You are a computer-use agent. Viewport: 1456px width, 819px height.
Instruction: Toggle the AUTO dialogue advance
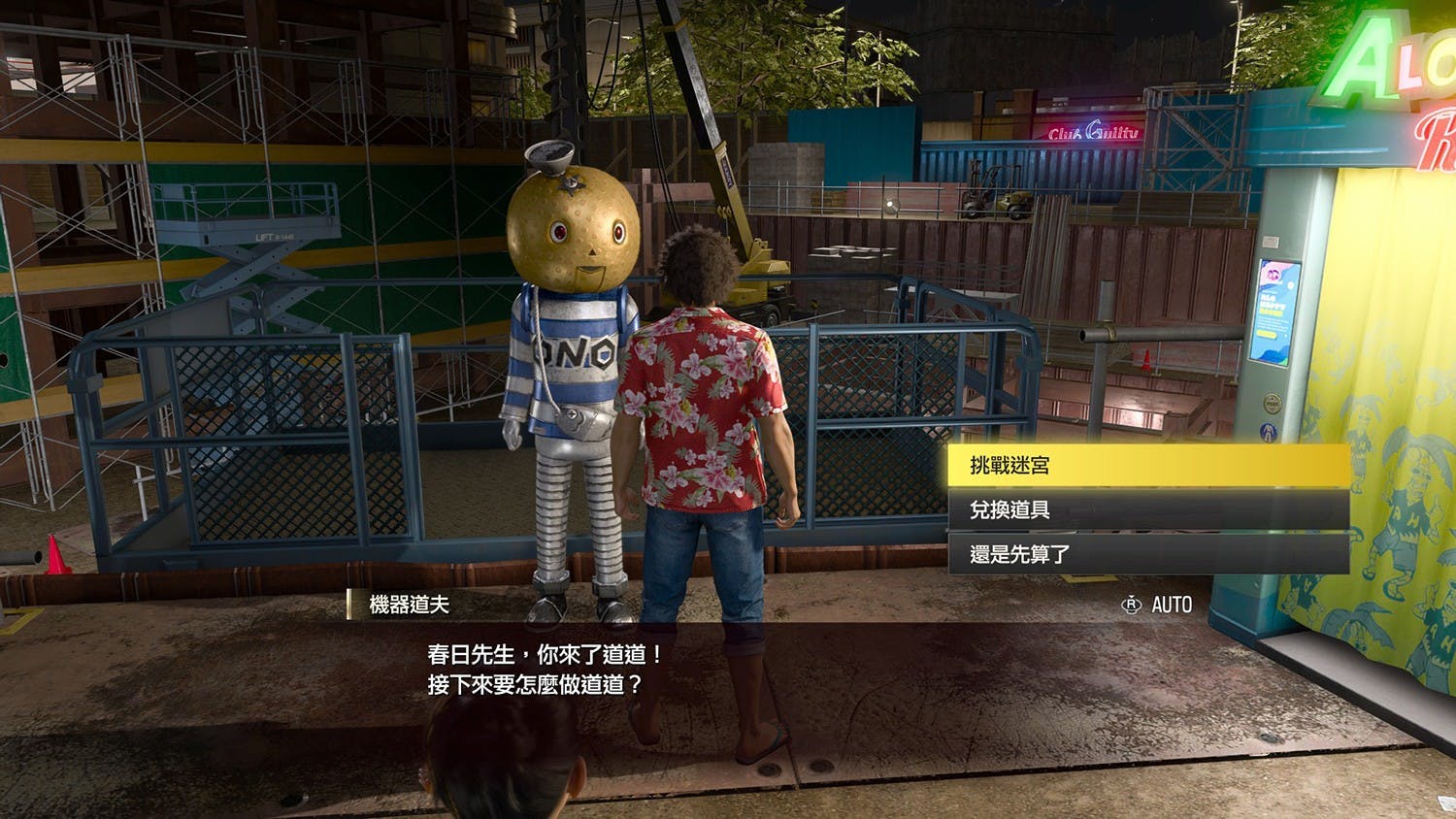pyautogui.click(x=1157, y=605)
